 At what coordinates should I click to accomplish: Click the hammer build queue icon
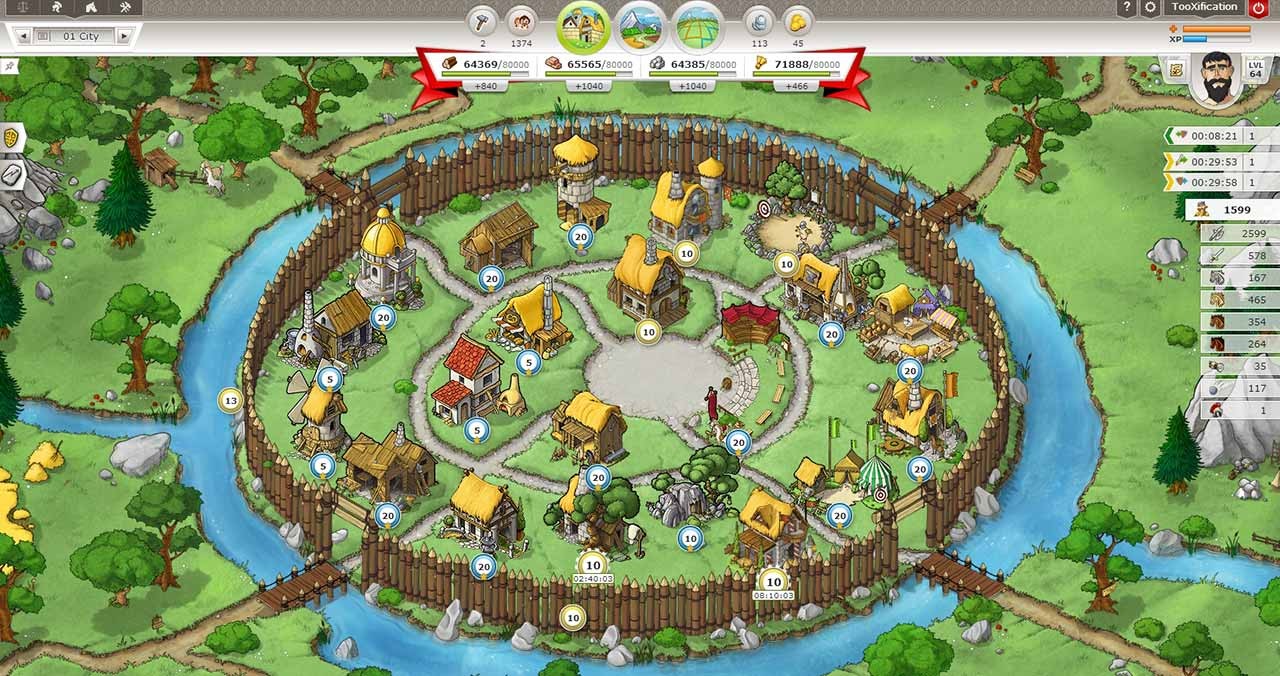pos(483,20)
